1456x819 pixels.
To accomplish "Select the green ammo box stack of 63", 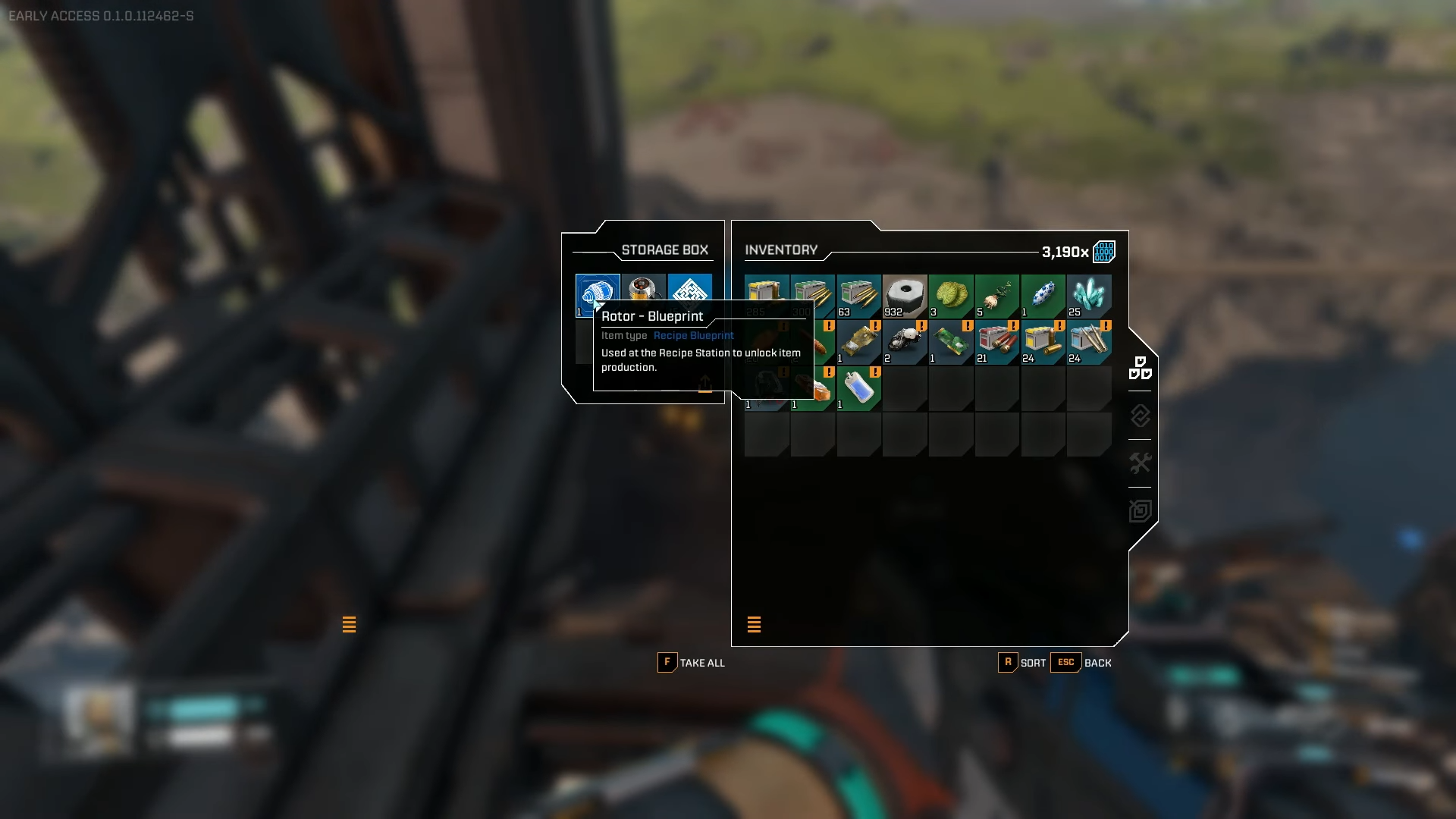I will [859, 296].
